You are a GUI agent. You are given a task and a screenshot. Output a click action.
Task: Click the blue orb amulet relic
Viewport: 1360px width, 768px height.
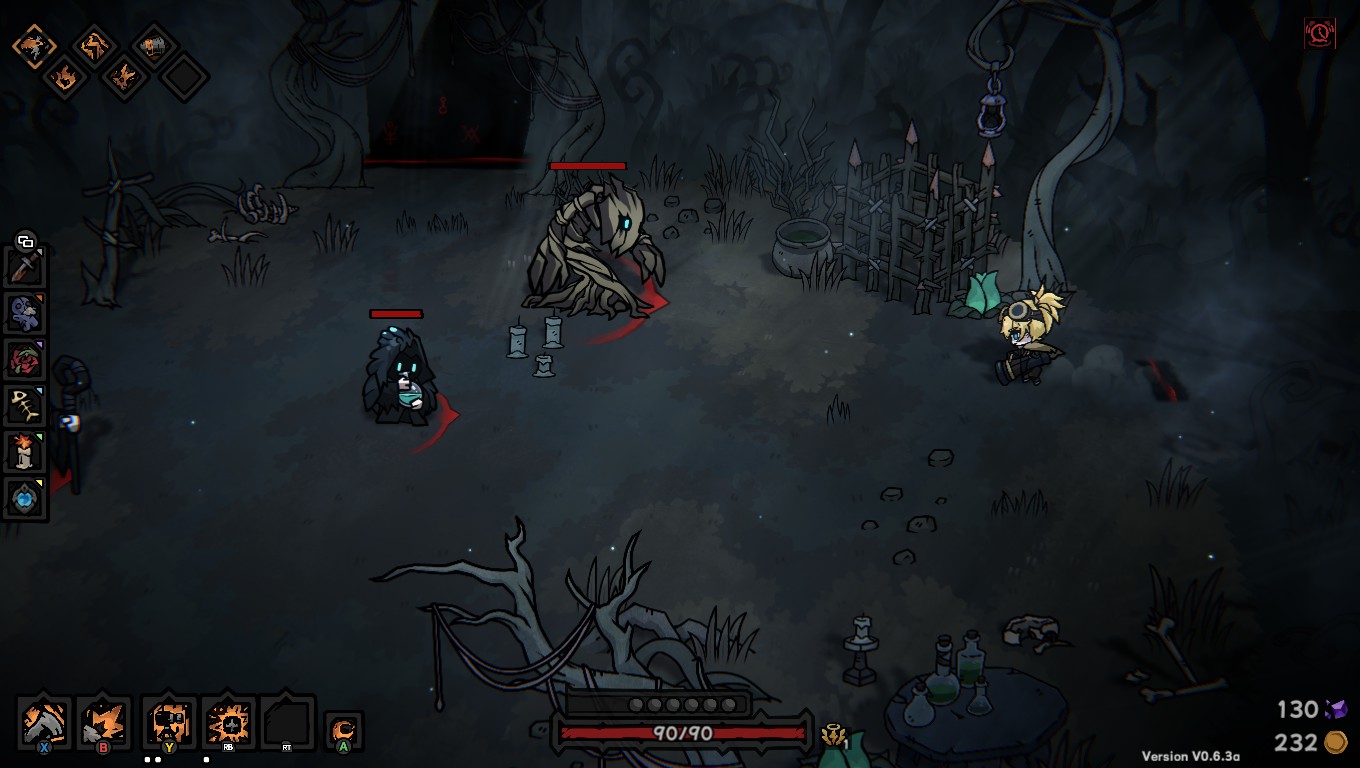pyautogui.click(x=25, y=497)
